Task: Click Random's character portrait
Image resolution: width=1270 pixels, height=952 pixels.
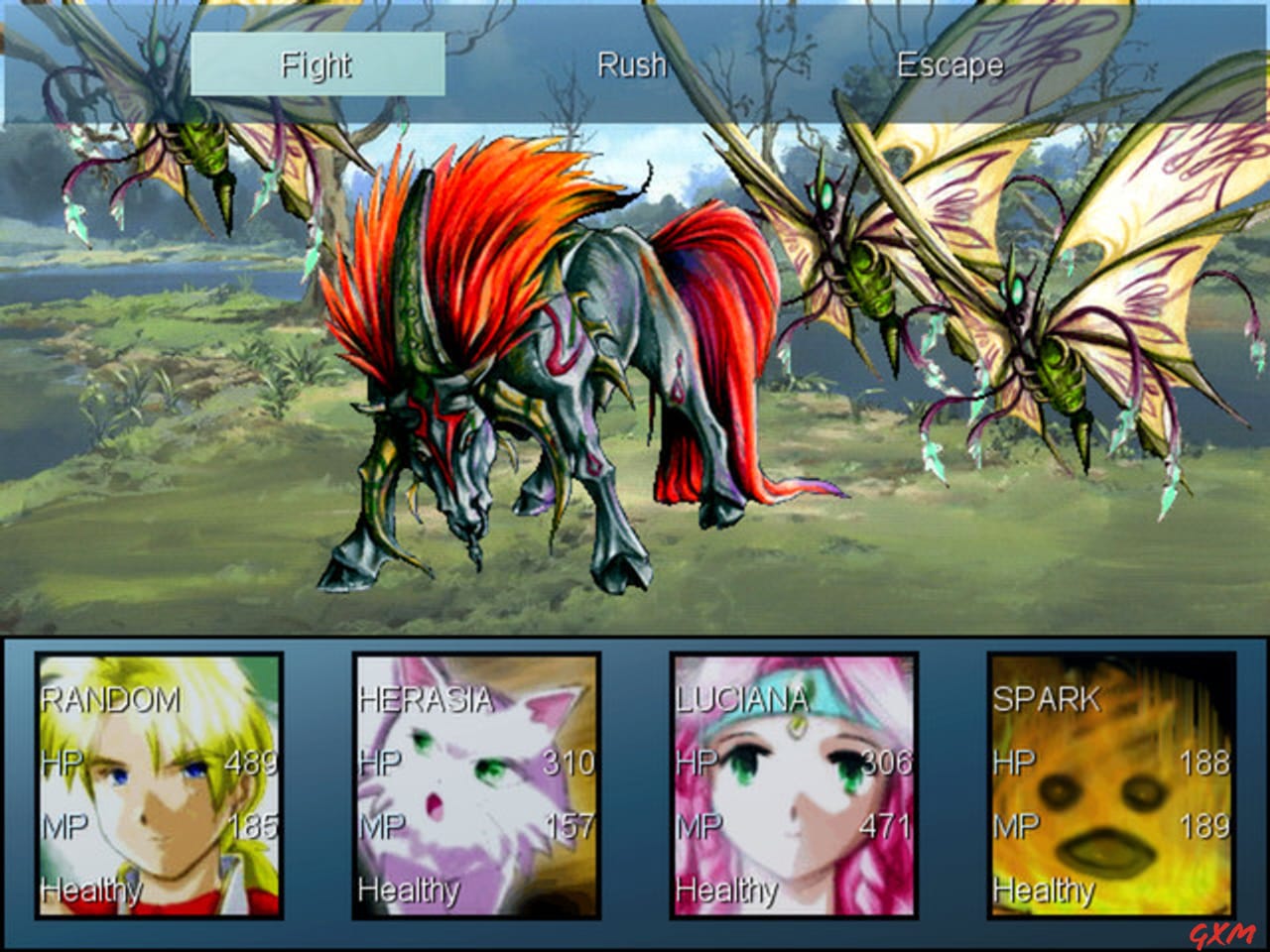Action: pos(159,783)
